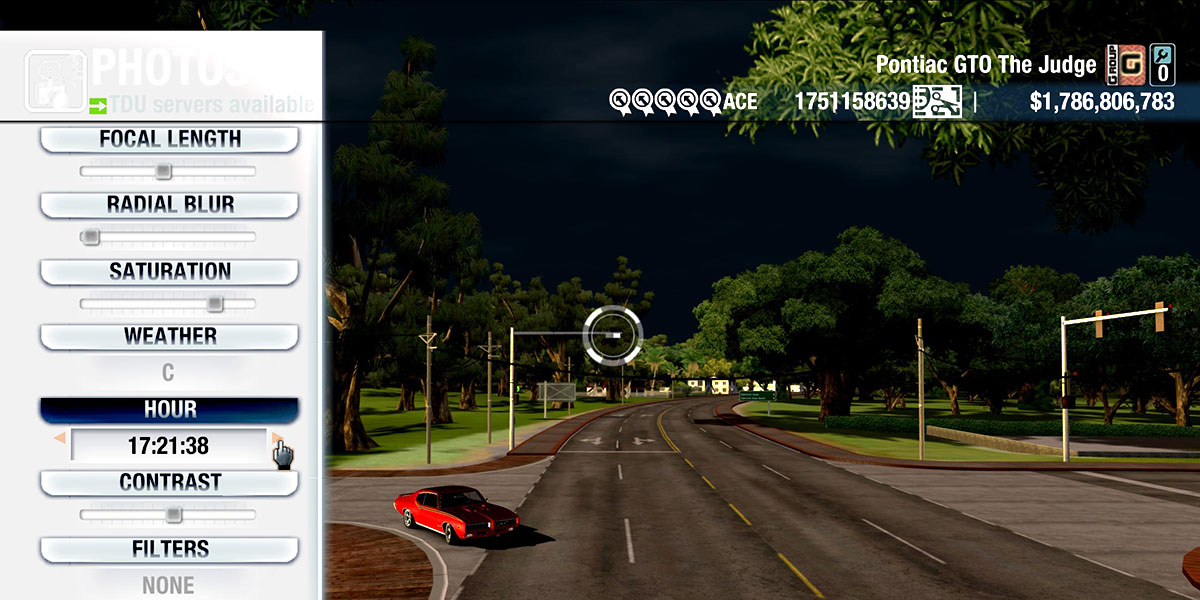
Task: Select the Filters option
Action: tap(169, 549)
